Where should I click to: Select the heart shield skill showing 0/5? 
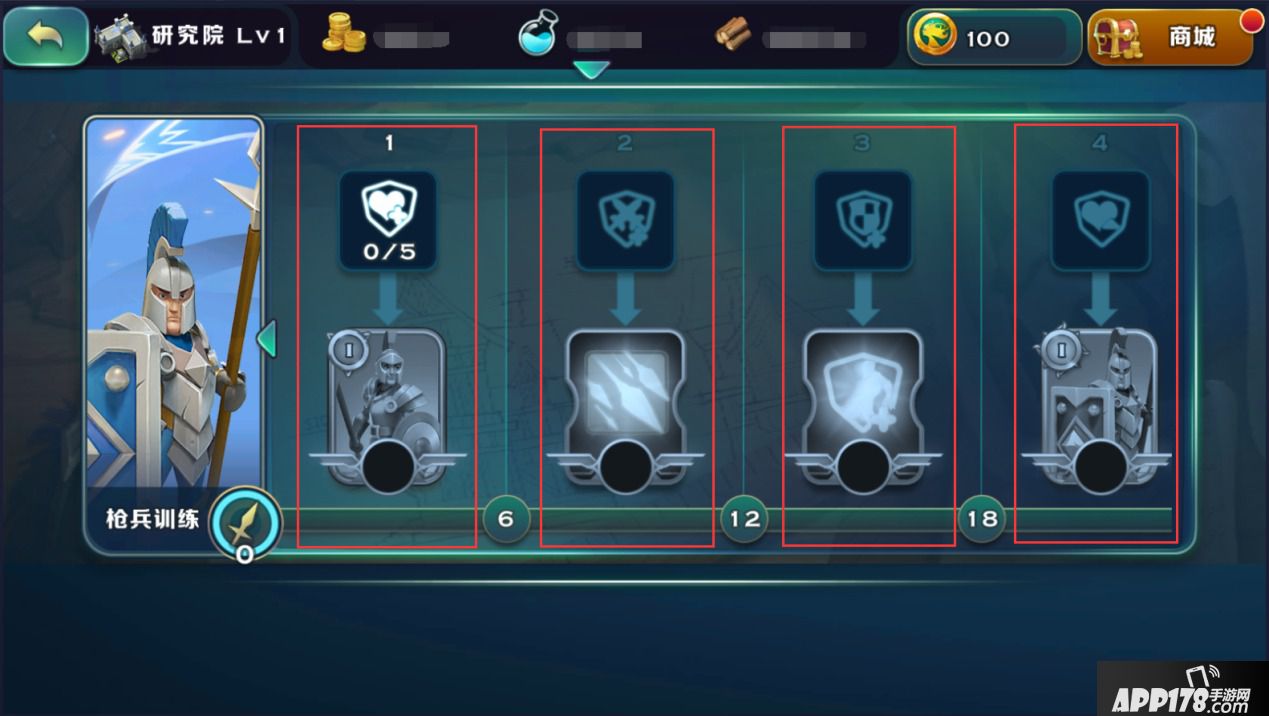point(388,220)
